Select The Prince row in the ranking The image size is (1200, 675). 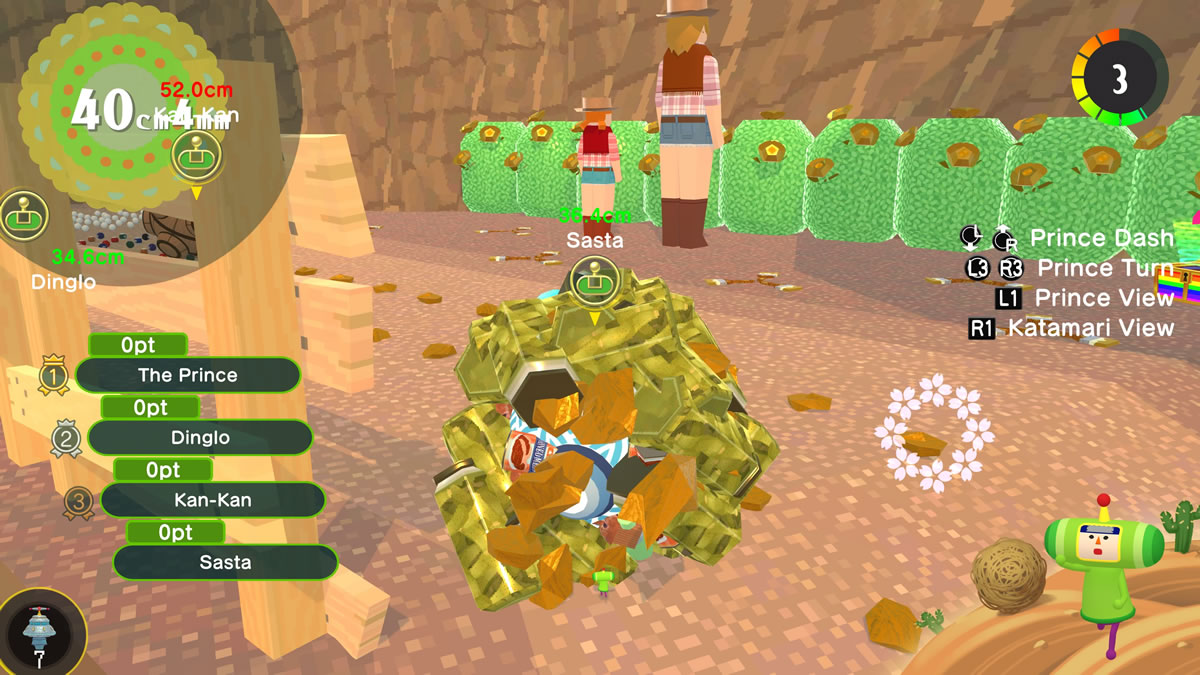point(188,376)
